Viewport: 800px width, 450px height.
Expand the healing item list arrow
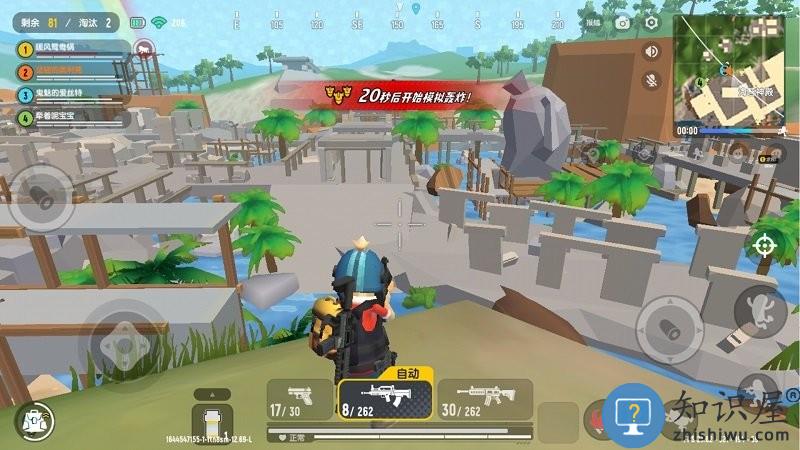[212, 394]
